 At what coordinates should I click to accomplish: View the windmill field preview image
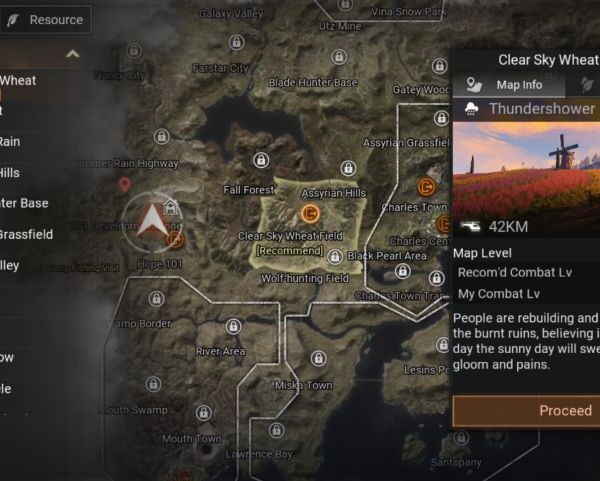click(x=526, y=164)
